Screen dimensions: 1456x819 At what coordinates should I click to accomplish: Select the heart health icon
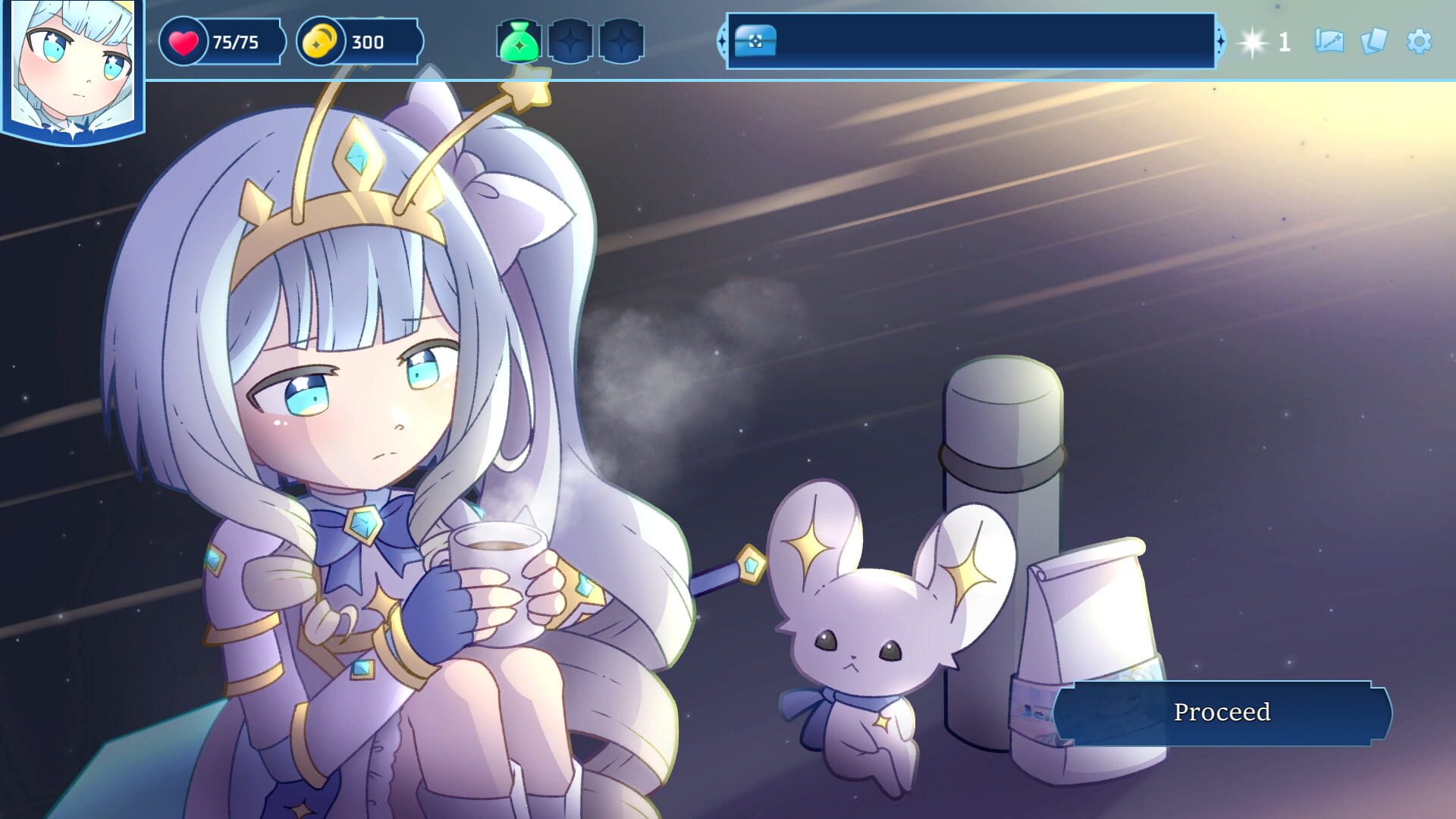186,42
